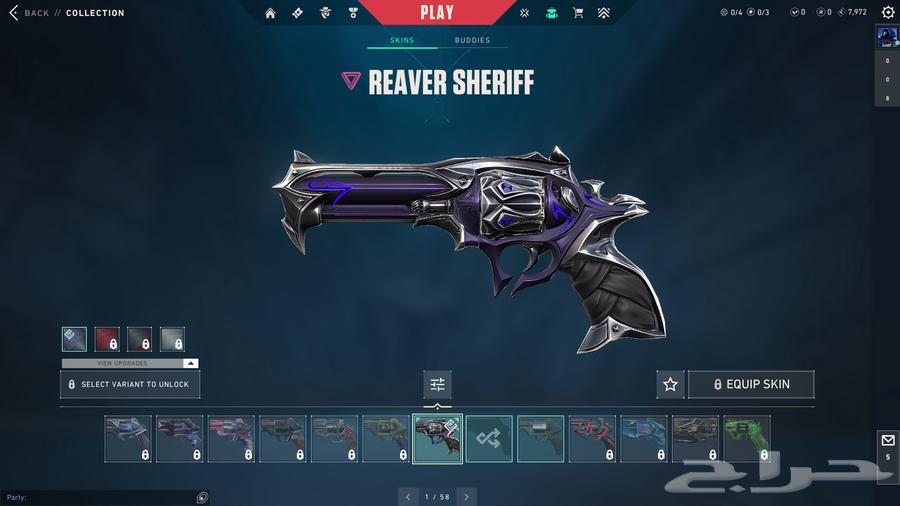Click the player avatar portrait
900x506 pixels.
(887, 37)
